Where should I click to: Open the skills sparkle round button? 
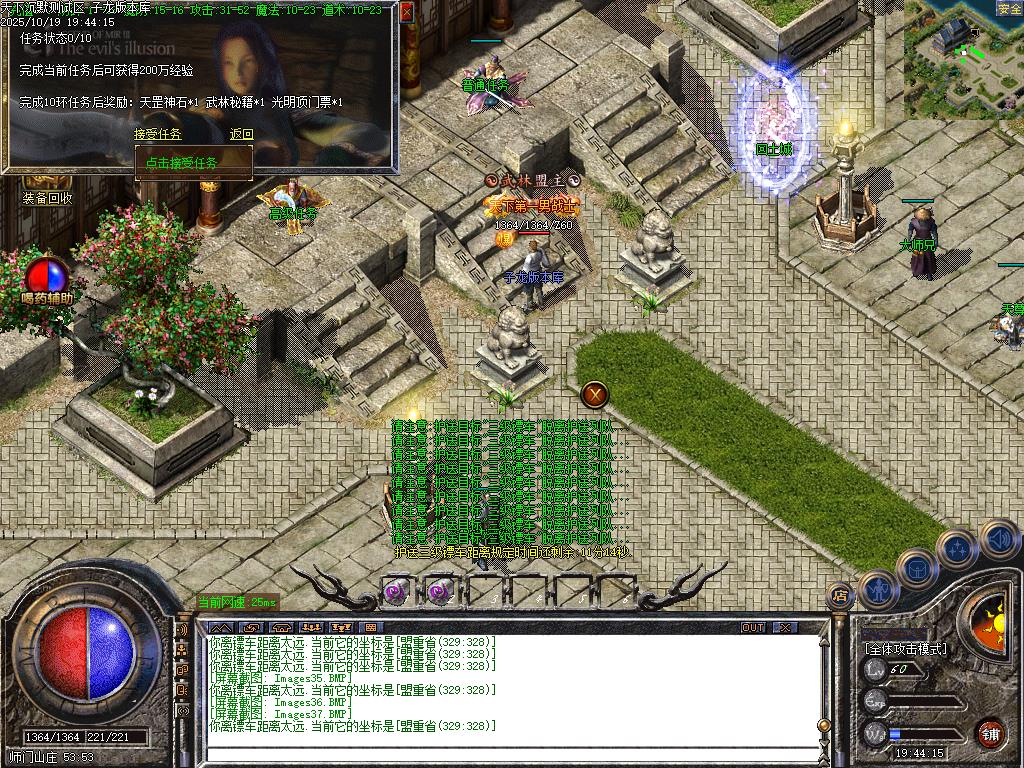[x=957, y=548]
